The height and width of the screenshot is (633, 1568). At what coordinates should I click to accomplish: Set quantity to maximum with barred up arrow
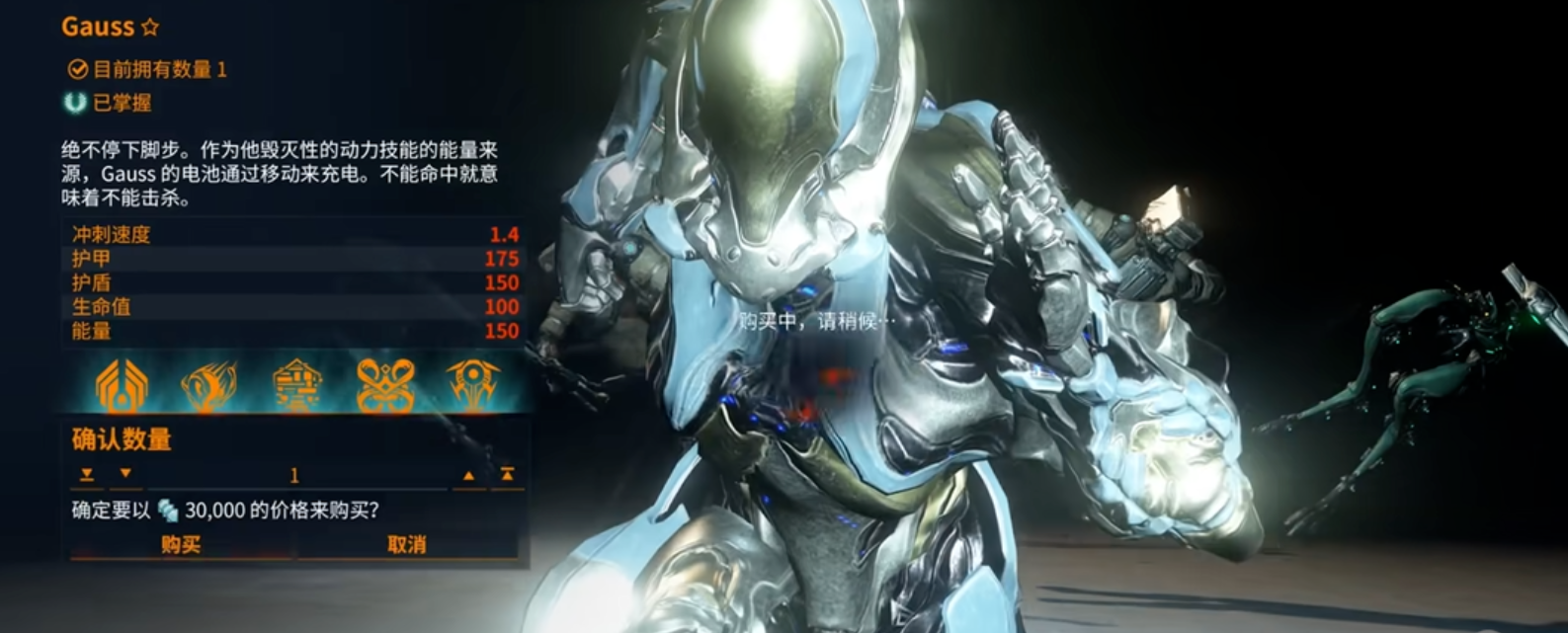point(507,475)
